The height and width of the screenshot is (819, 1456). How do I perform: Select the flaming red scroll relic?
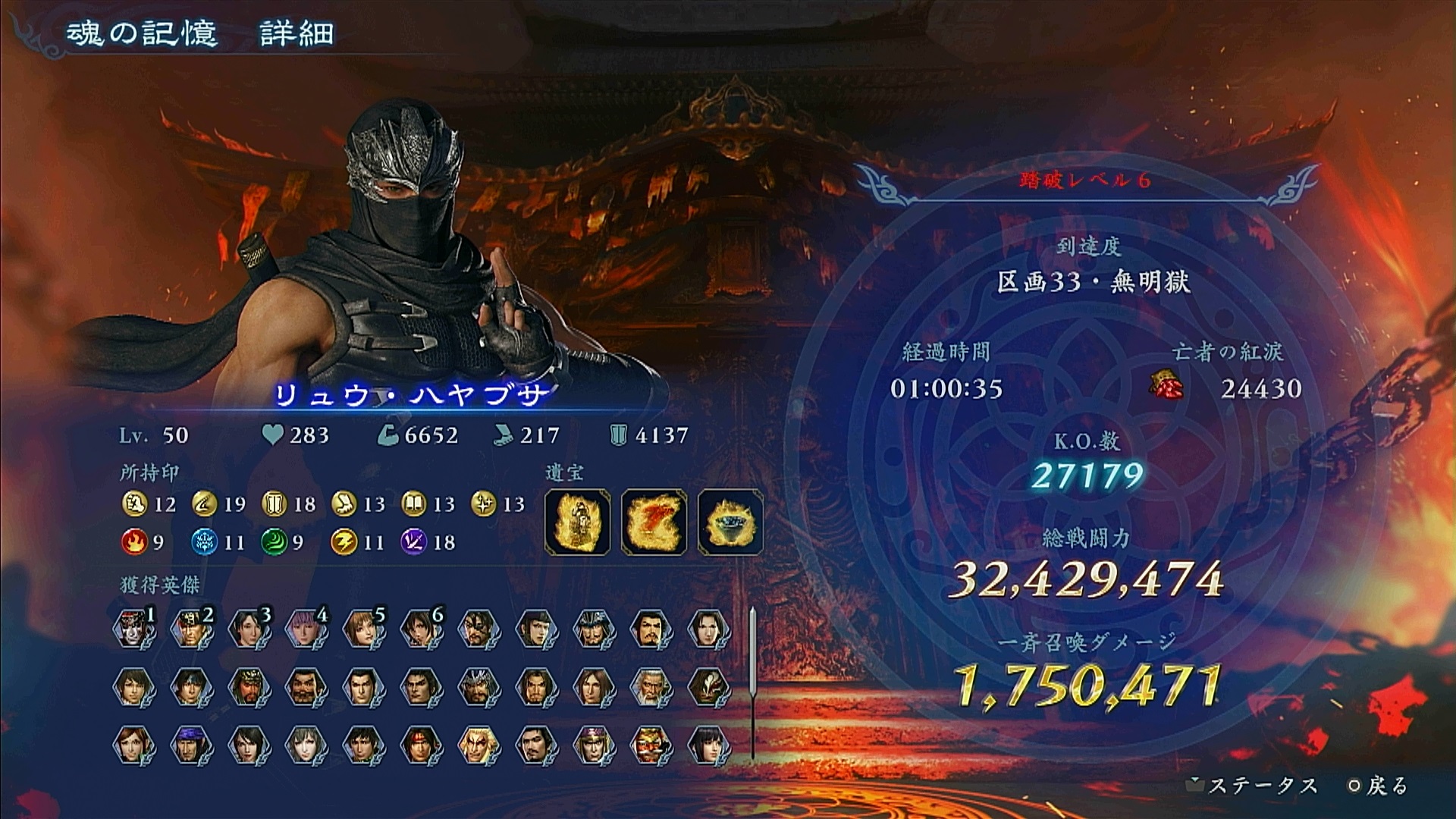(654, 522)
